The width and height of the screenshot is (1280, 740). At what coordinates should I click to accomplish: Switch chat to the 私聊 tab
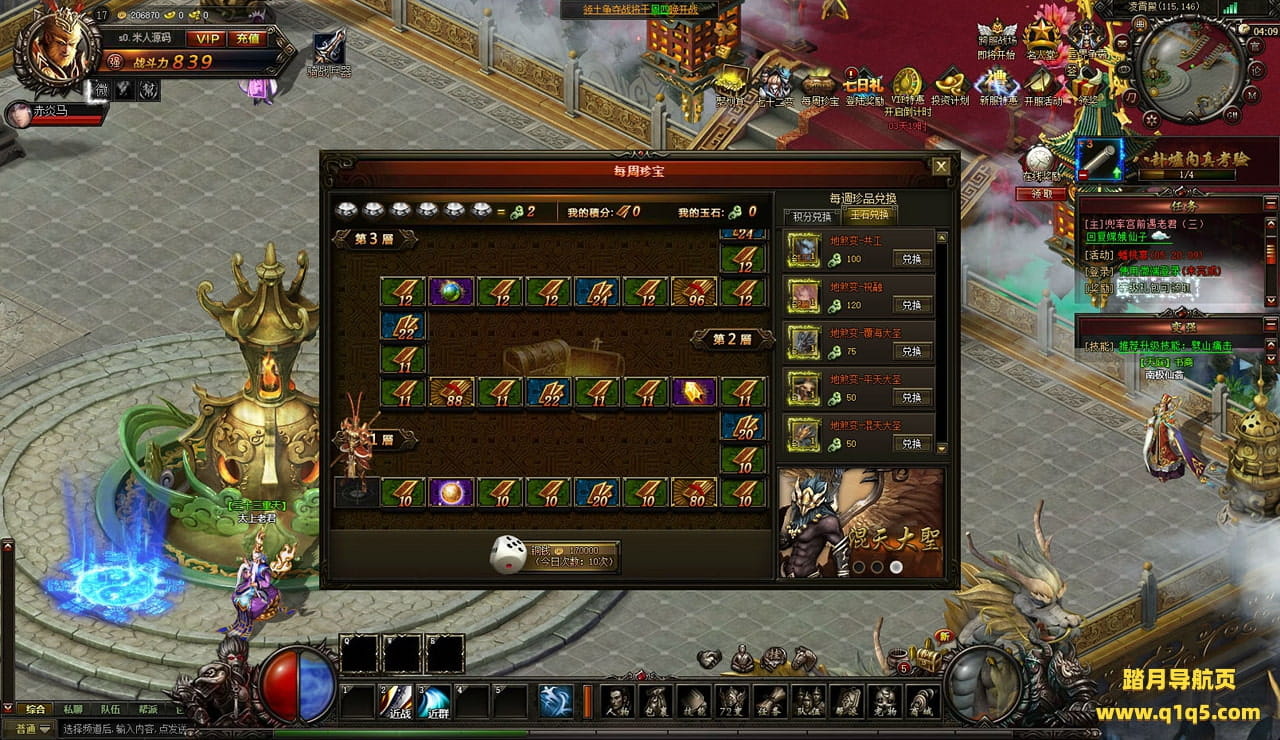pyautogui.click(x=73, y=708)
